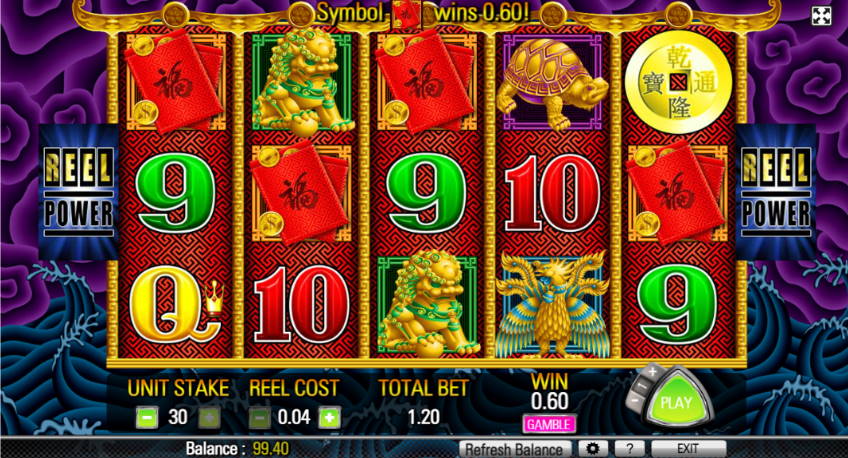Decrease the unit stake
Viewport: 848px width, 458px height.
146,418
